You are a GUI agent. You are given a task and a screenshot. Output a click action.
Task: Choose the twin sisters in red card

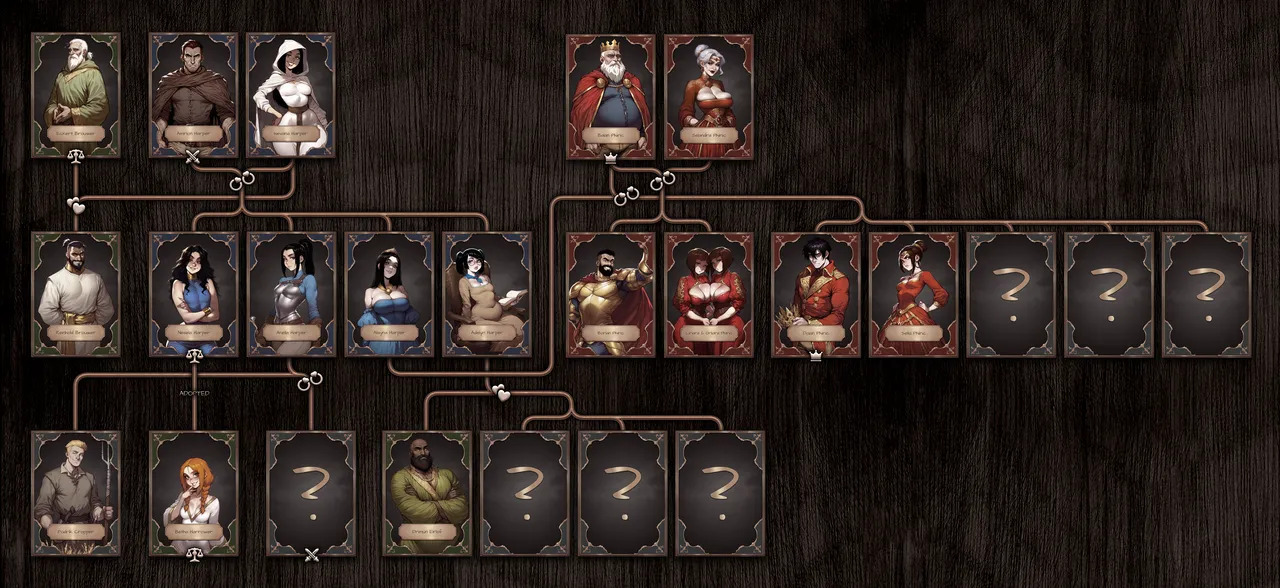(x=709, y=294)
